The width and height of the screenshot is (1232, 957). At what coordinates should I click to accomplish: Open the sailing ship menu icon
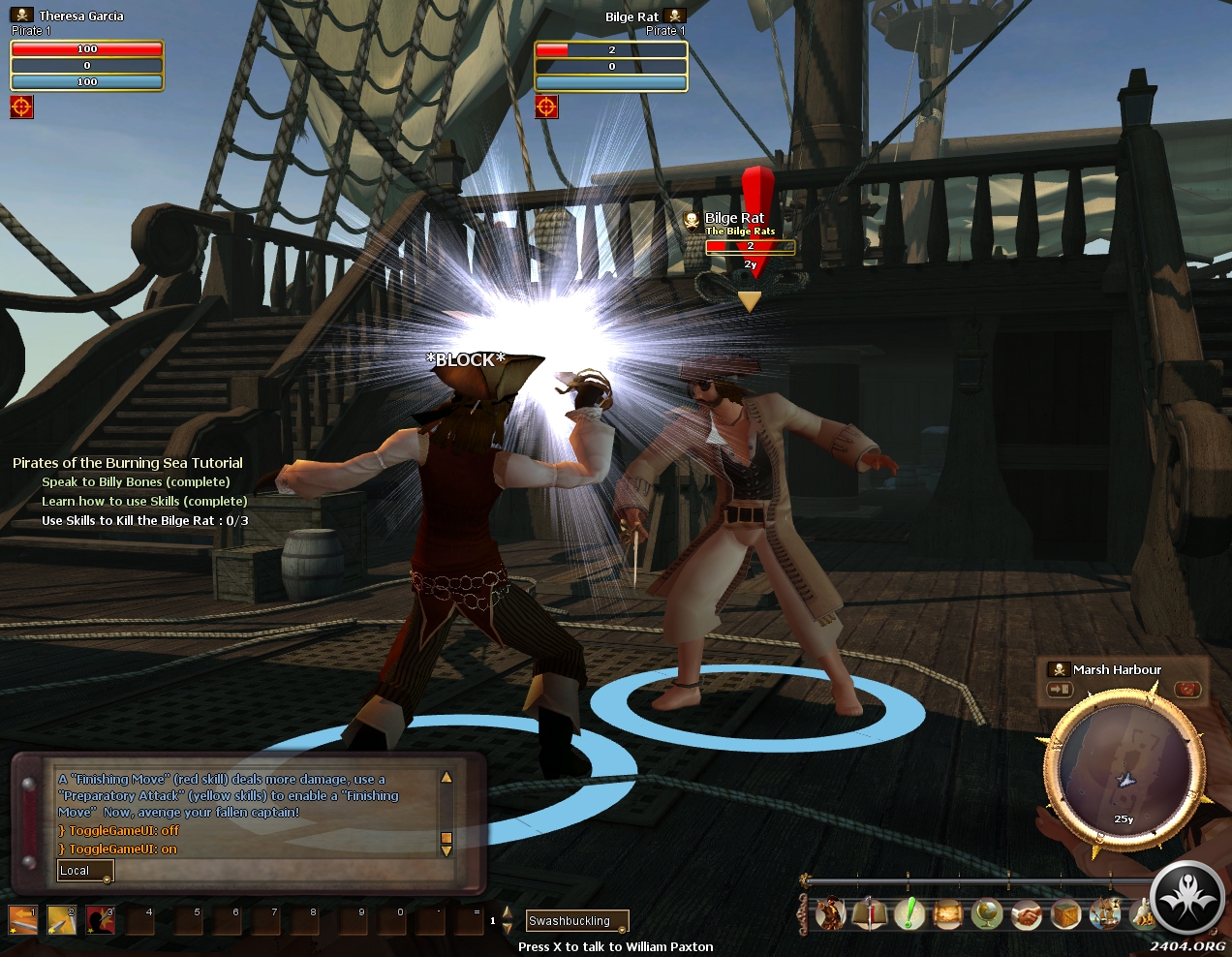click(x=1104, y=913)
